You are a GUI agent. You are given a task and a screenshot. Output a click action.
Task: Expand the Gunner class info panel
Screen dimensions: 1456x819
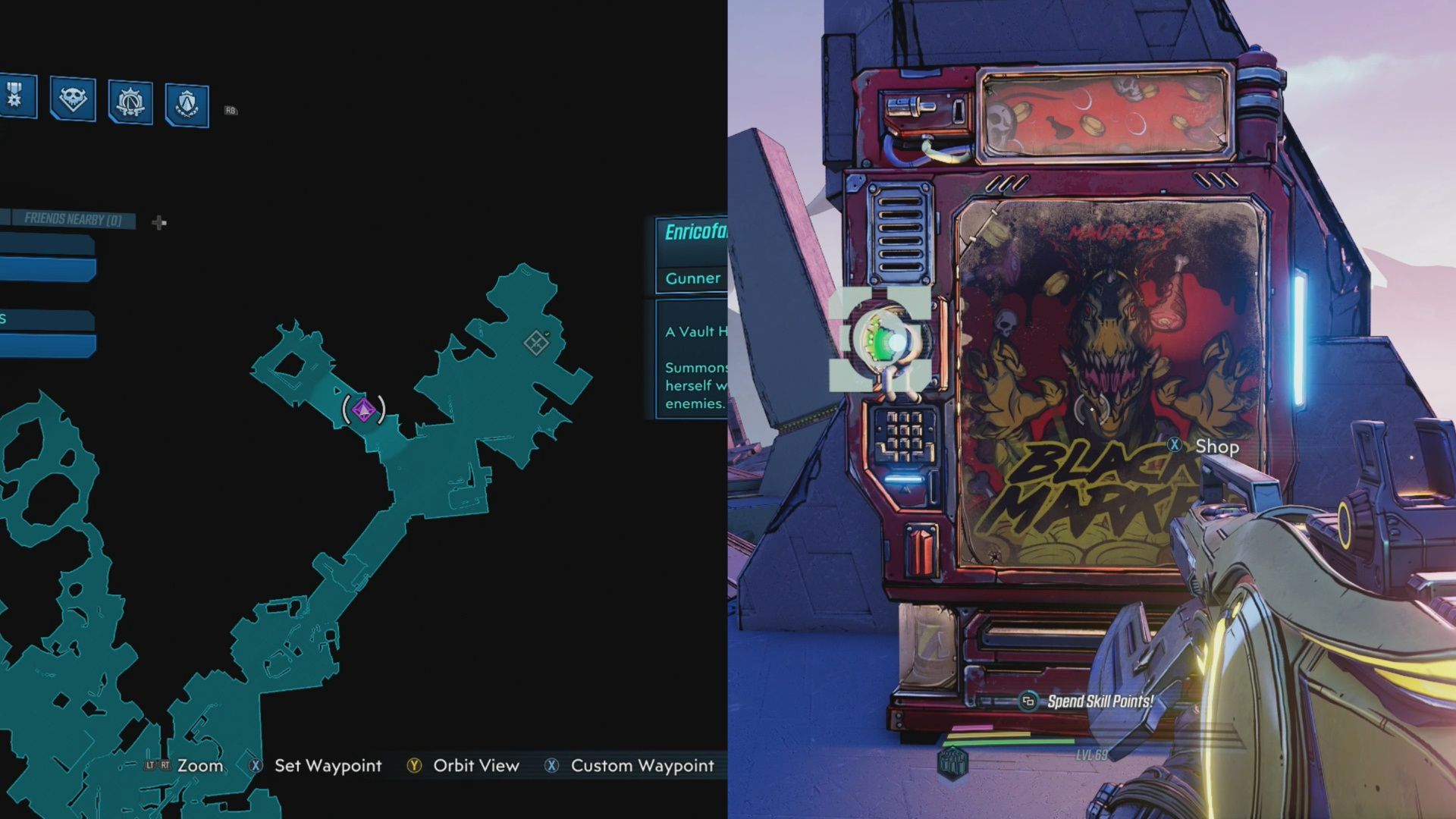pyautogui.click(x=692, y=278)
